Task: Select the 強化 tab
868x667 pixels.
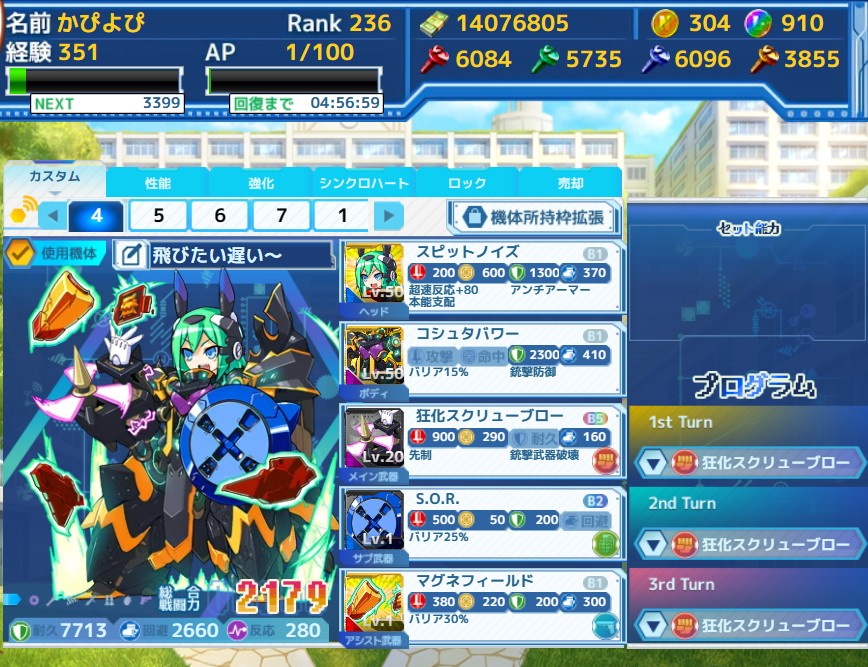Action: [261, 183]
